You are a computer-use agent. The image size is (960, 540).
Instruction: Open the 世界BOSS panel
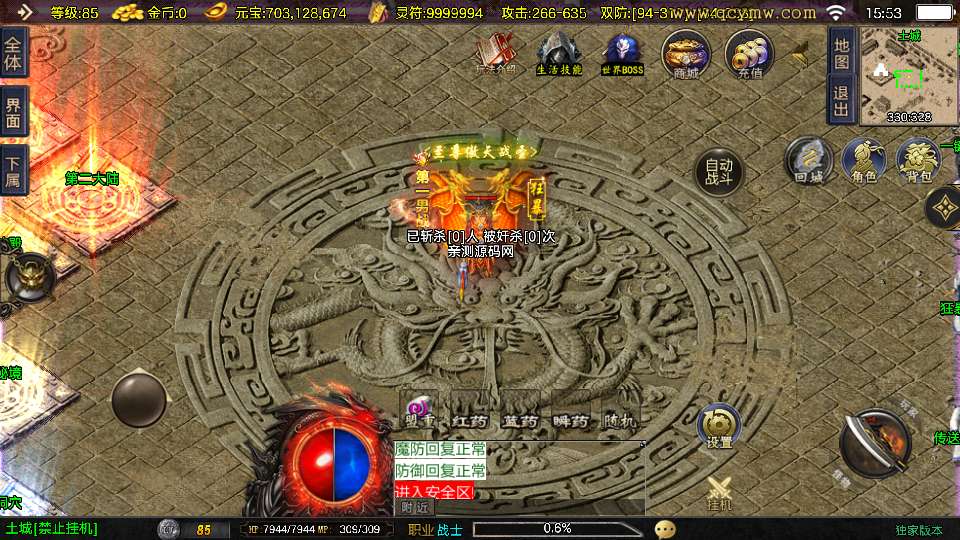622,52
